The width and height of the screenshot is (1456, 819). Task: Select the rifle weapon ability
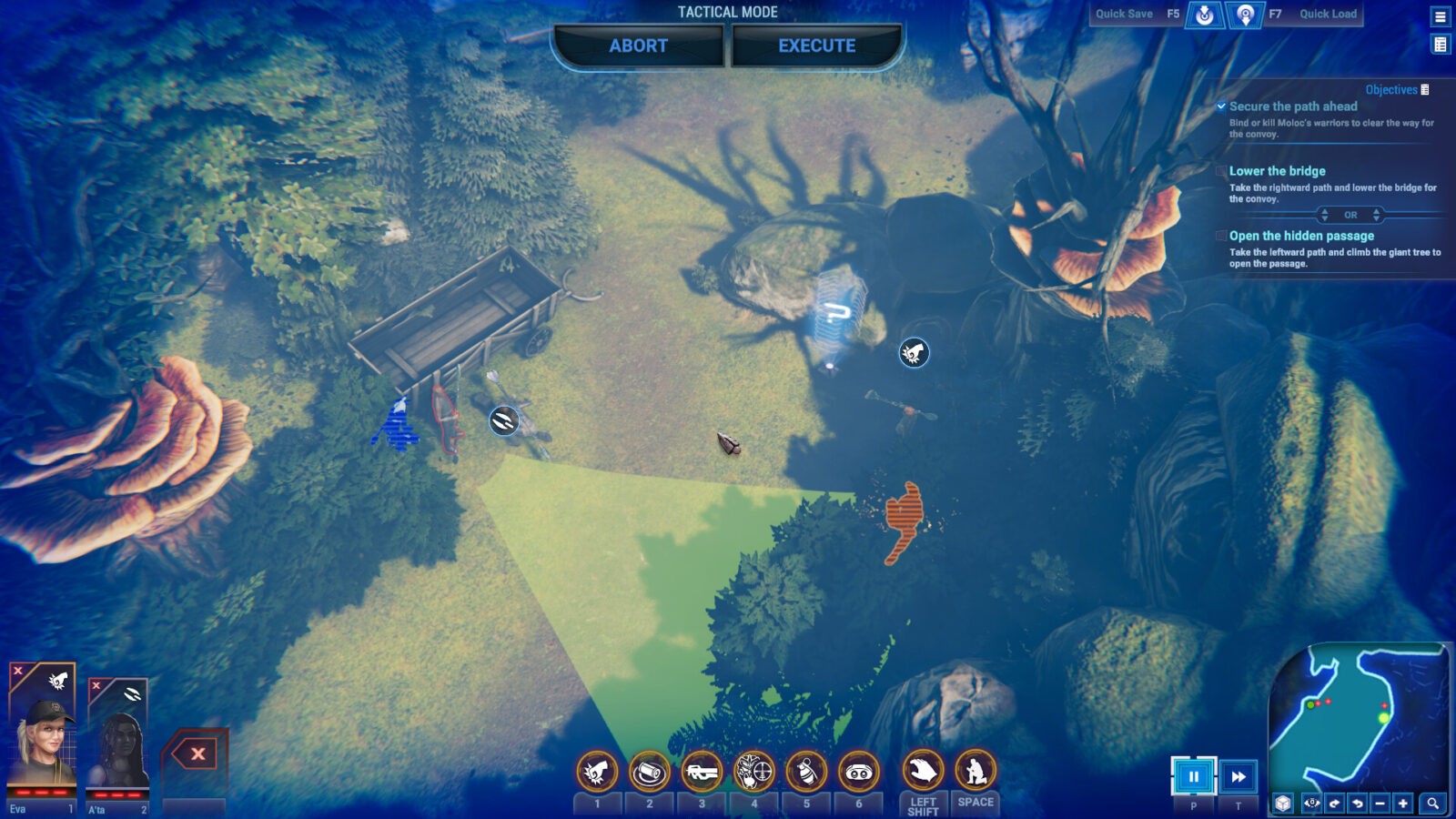tap(702, 773)
